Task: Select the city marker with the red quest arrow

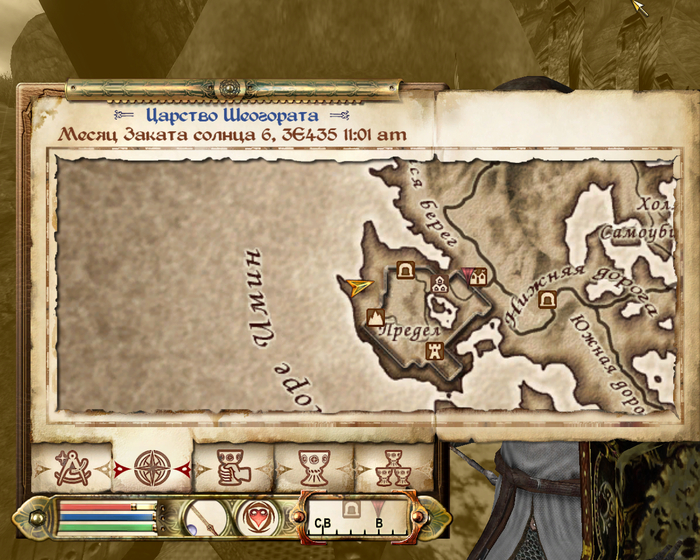Action: [x=477, y=275]
